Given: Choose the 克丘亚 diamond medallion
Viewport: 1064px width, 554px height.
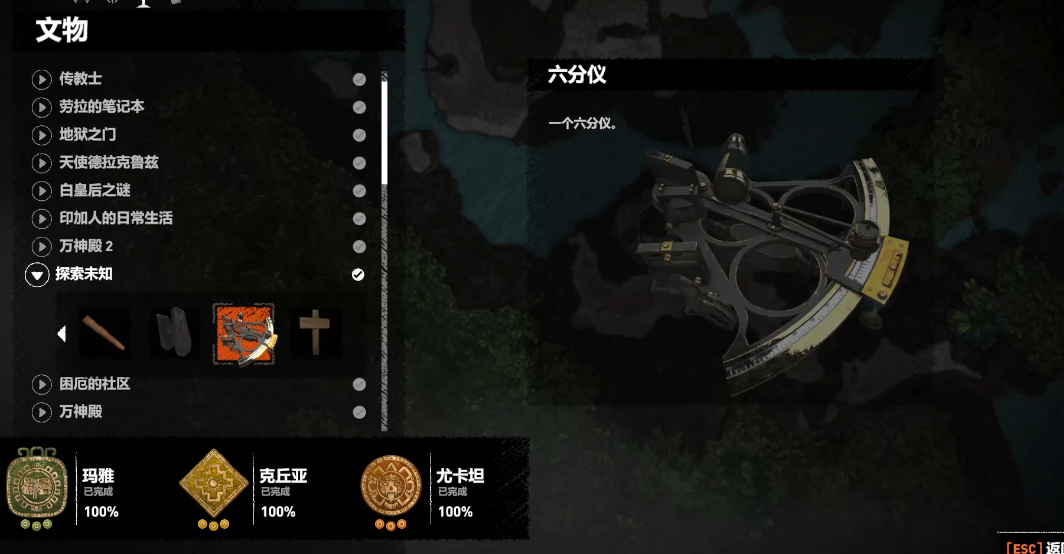Looking at the screenshot, I should point(213,486).
